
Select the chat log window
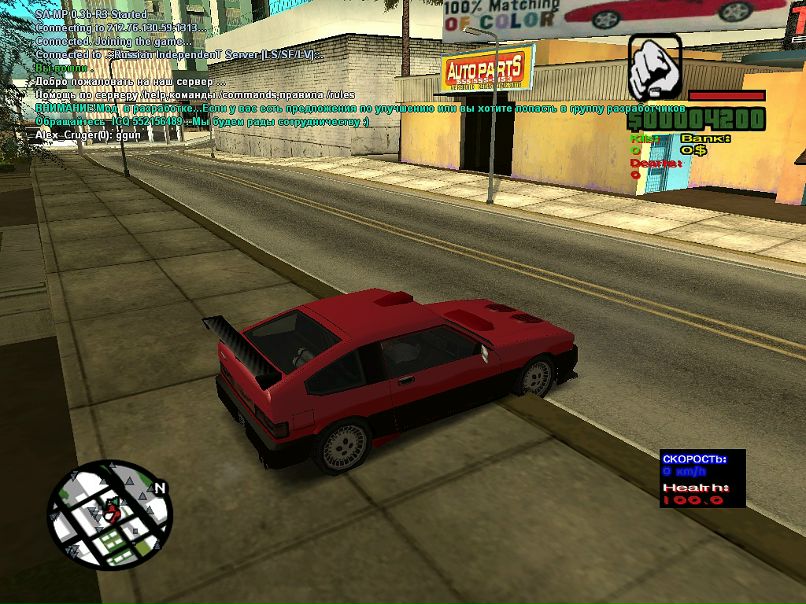[200, 75]
